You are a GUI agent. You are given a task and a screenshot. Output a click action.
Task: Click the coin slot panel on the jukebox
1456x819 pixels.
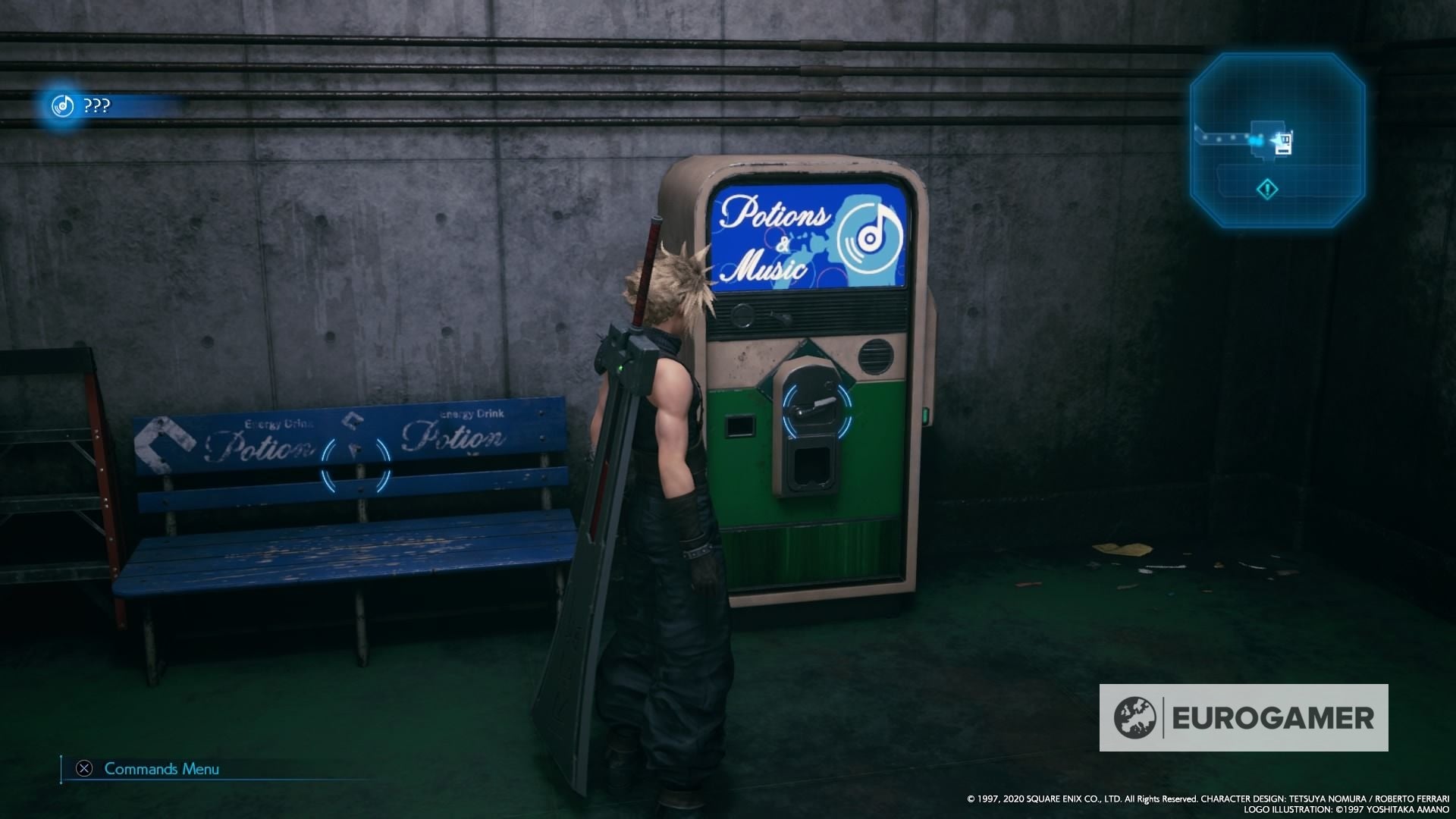tap(740, 425)
